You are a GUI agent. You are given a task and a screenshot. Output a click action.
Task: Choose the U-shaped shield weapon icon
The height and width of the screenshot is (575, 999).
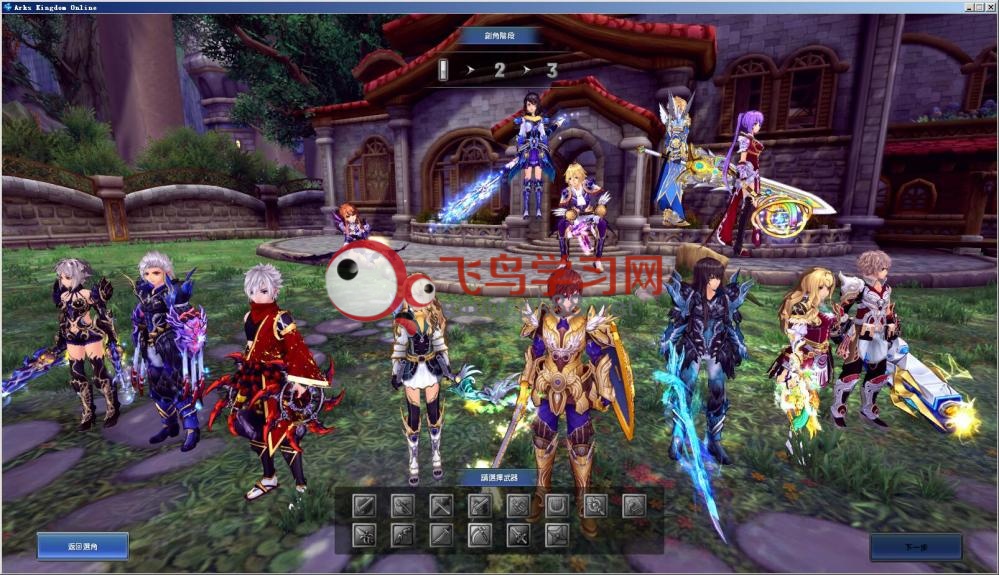click(557, 506)
